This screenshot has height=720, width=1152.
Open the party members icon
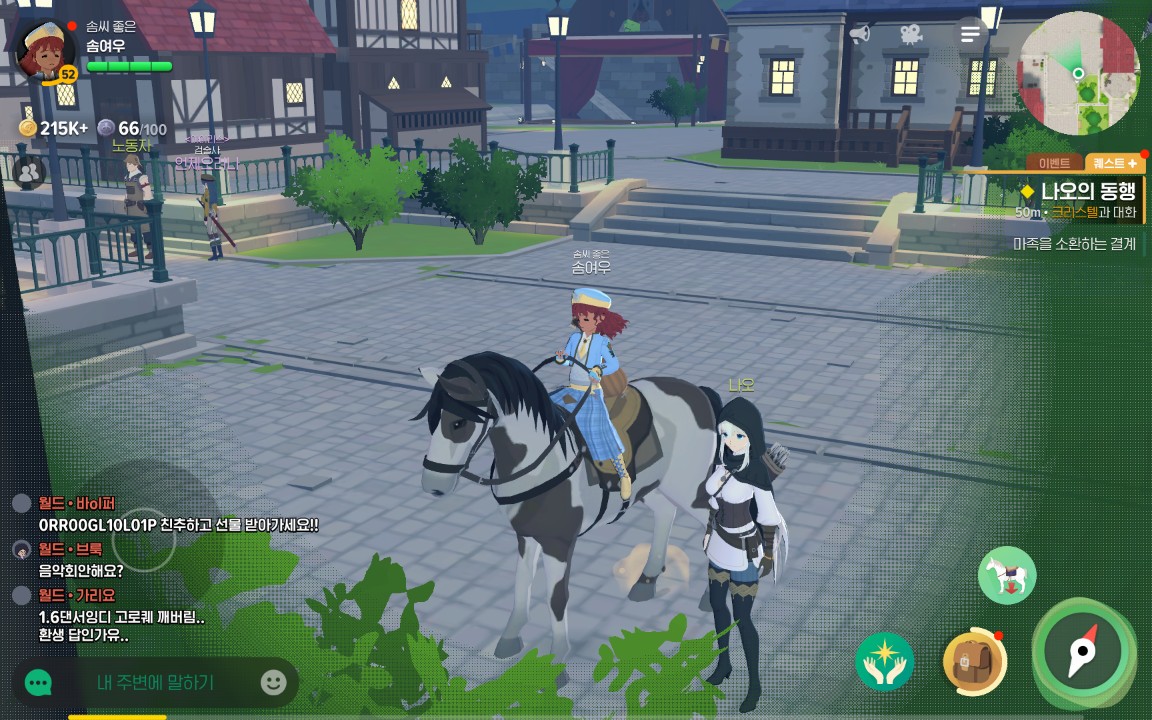coord(30,172)
